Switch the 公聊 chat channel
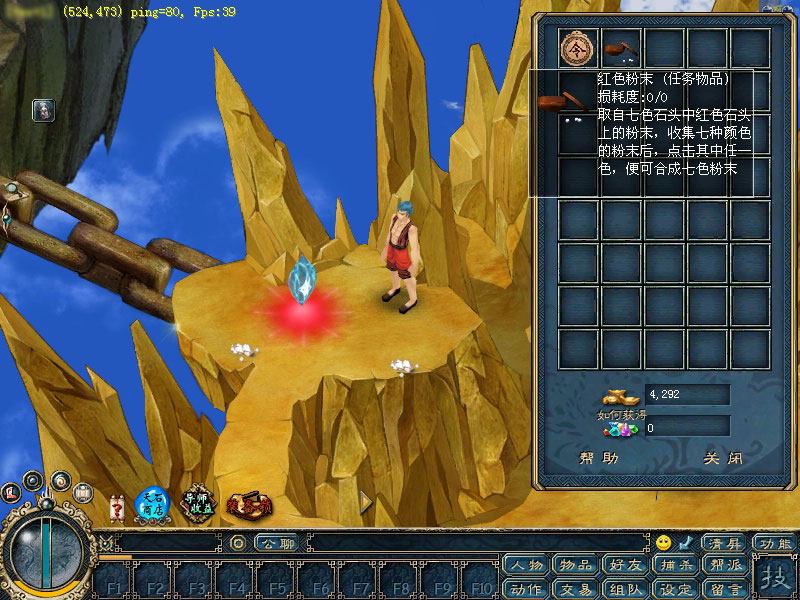The height and width of the screenshot is (600, 800). click(275, 543)
